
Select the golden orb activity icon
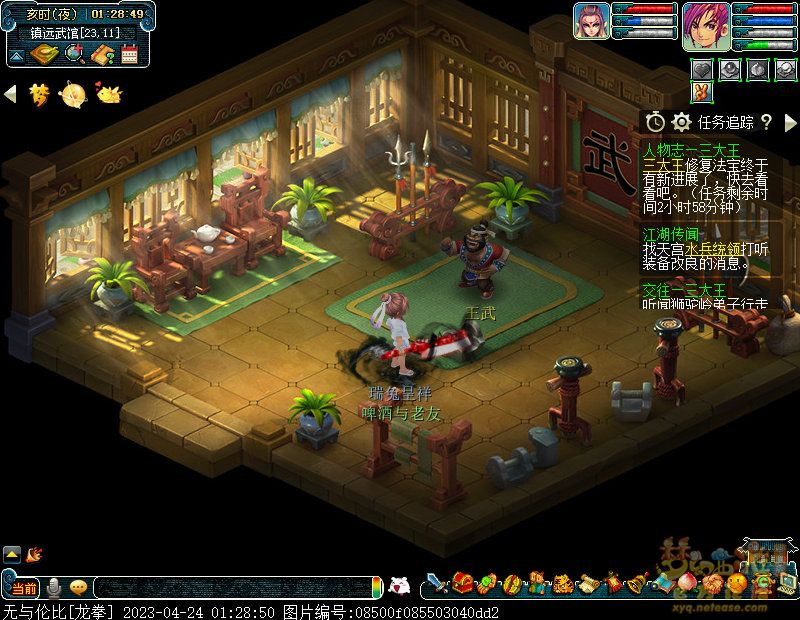pyautogui.click(x=73, y=94)
